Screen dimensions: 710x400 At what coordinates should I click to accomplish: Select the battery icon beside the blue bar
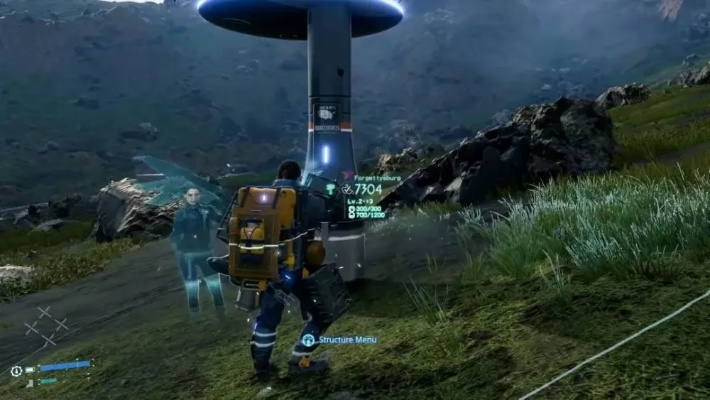coord(31,369)
